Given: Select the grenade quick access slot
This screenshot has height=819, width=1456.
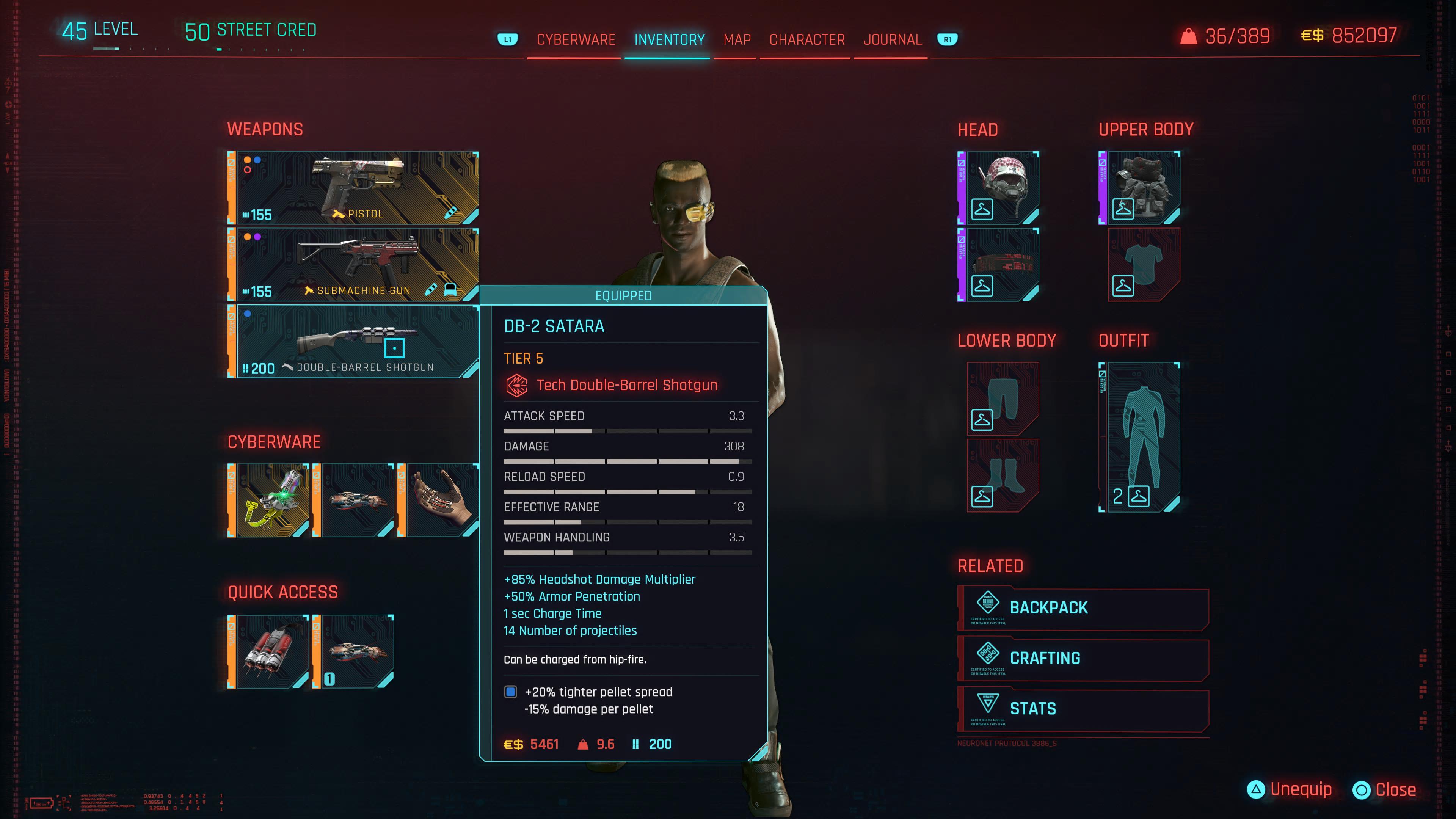Looking at the screenshot, I should click(271, 652).
